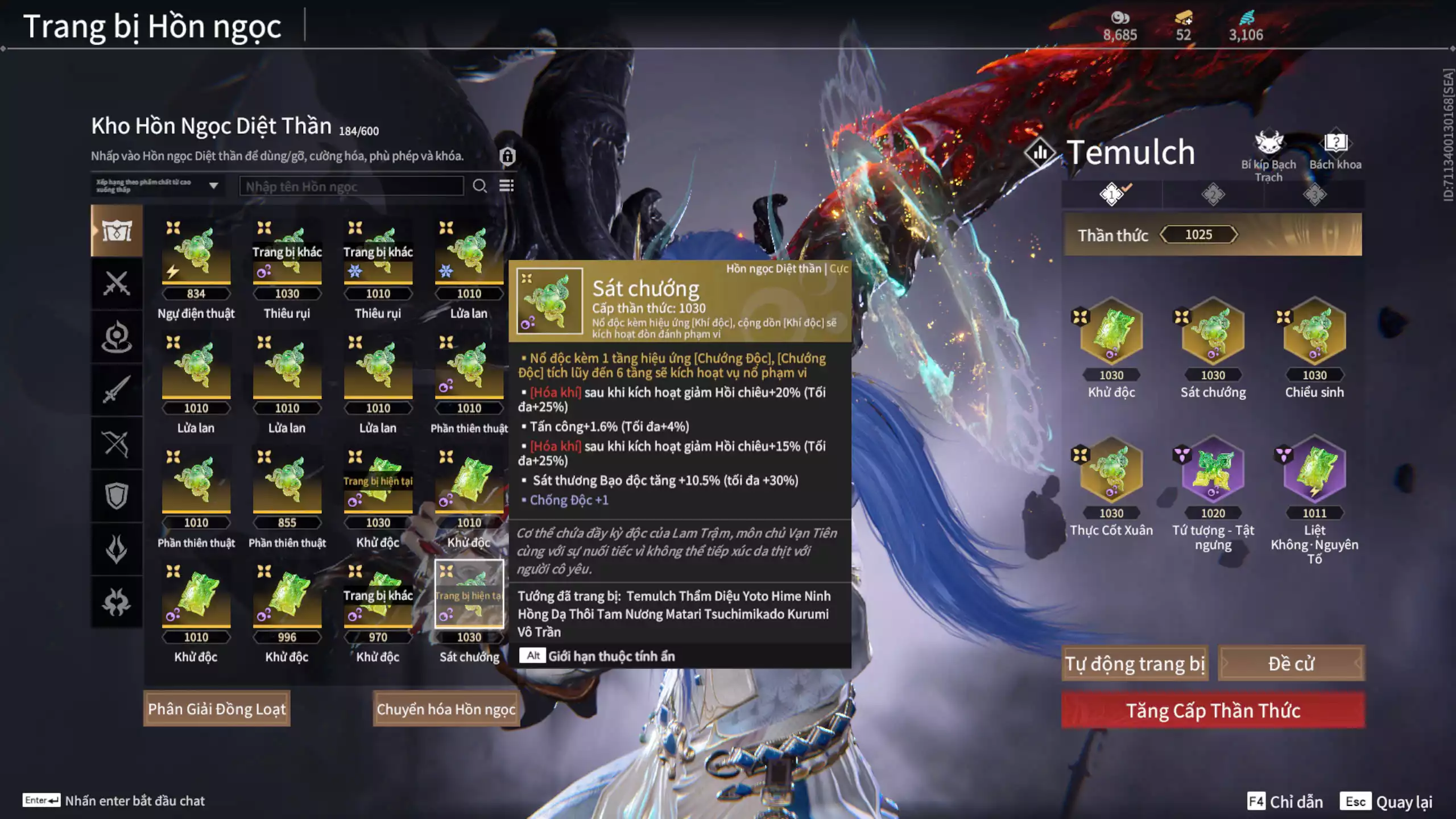Click the Tăng Cấp Thần Thức button
The image size is (1456, 819).
(1213, 710)
